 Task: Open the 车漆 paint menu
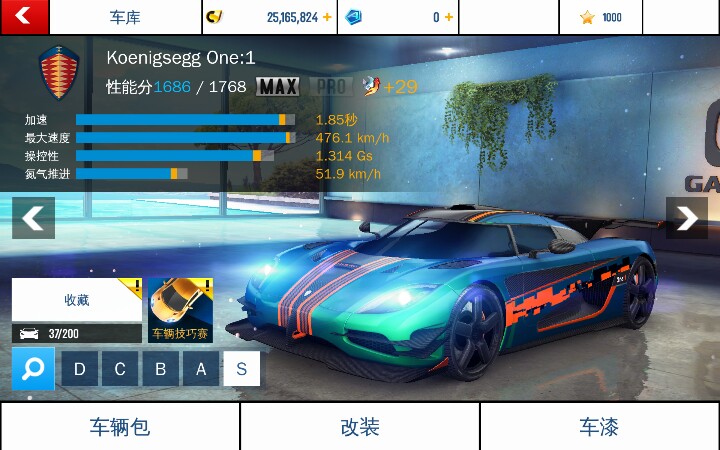pos(599,427)
